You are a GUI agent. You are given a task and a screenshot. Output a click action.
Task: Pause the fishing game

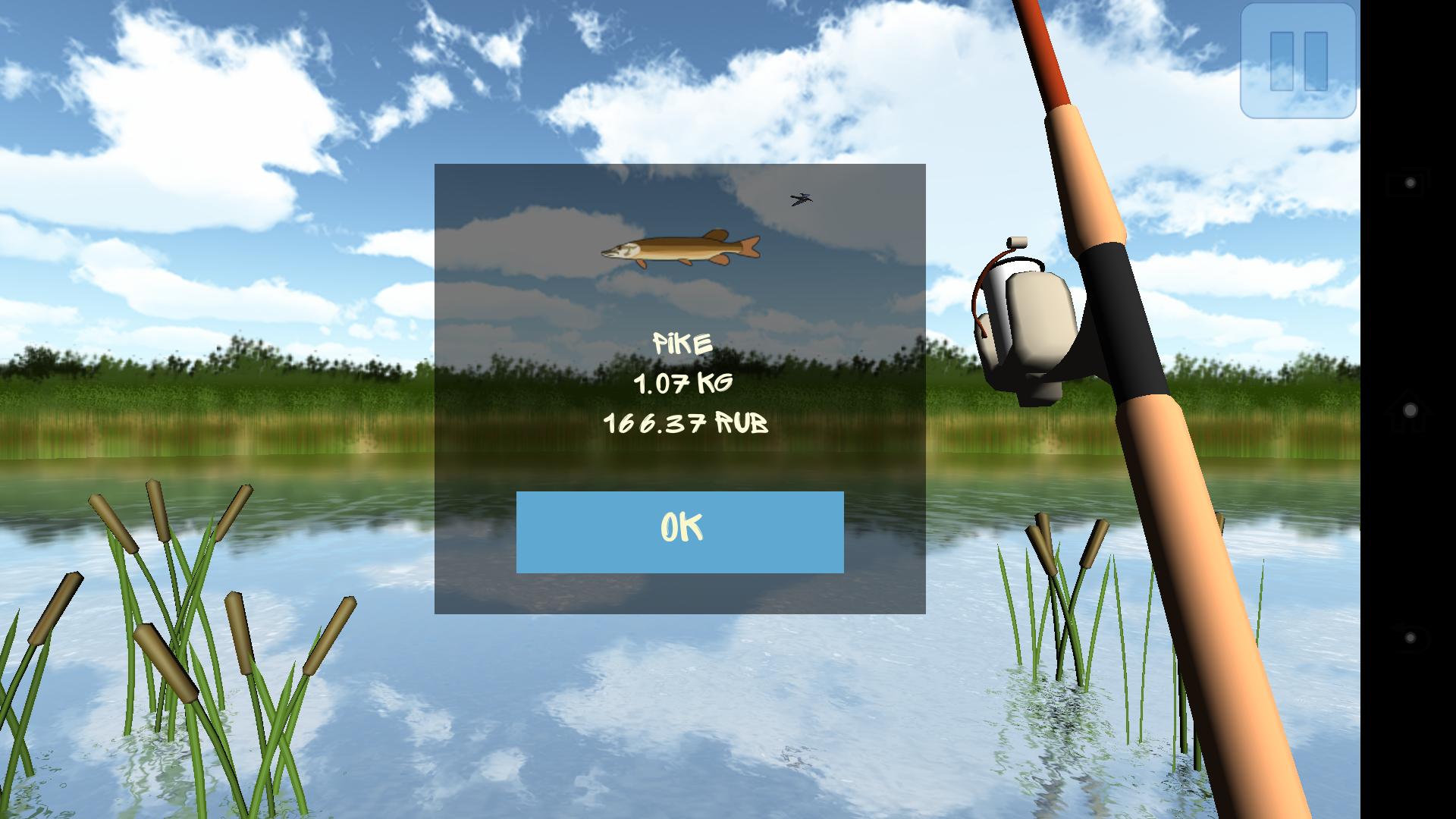click(1298, 61)
